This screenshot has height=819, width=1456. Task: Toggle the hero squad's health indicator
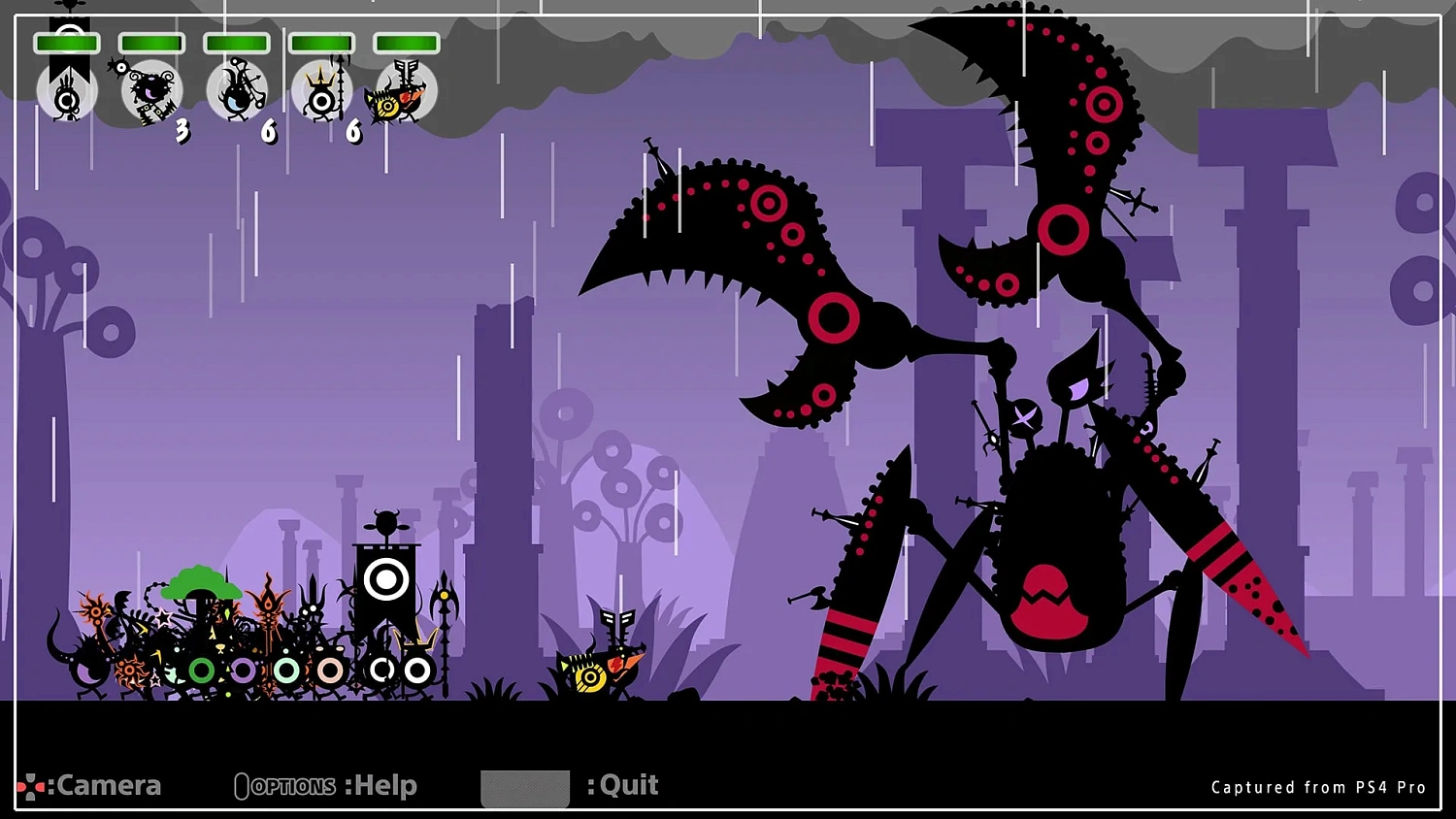coord(320,42)
